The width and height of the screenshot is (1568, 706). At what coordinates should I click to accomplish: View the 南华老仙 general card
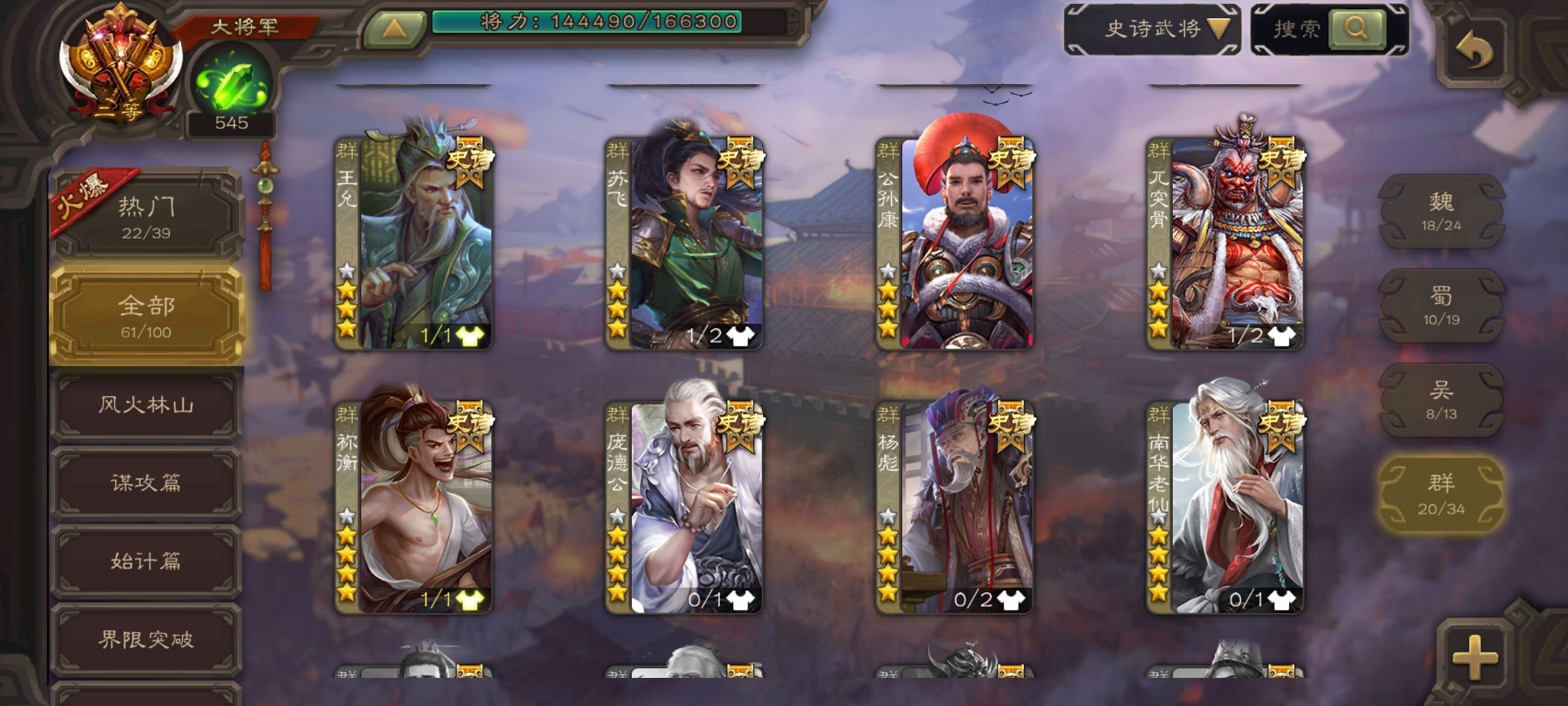(1226, 507)
